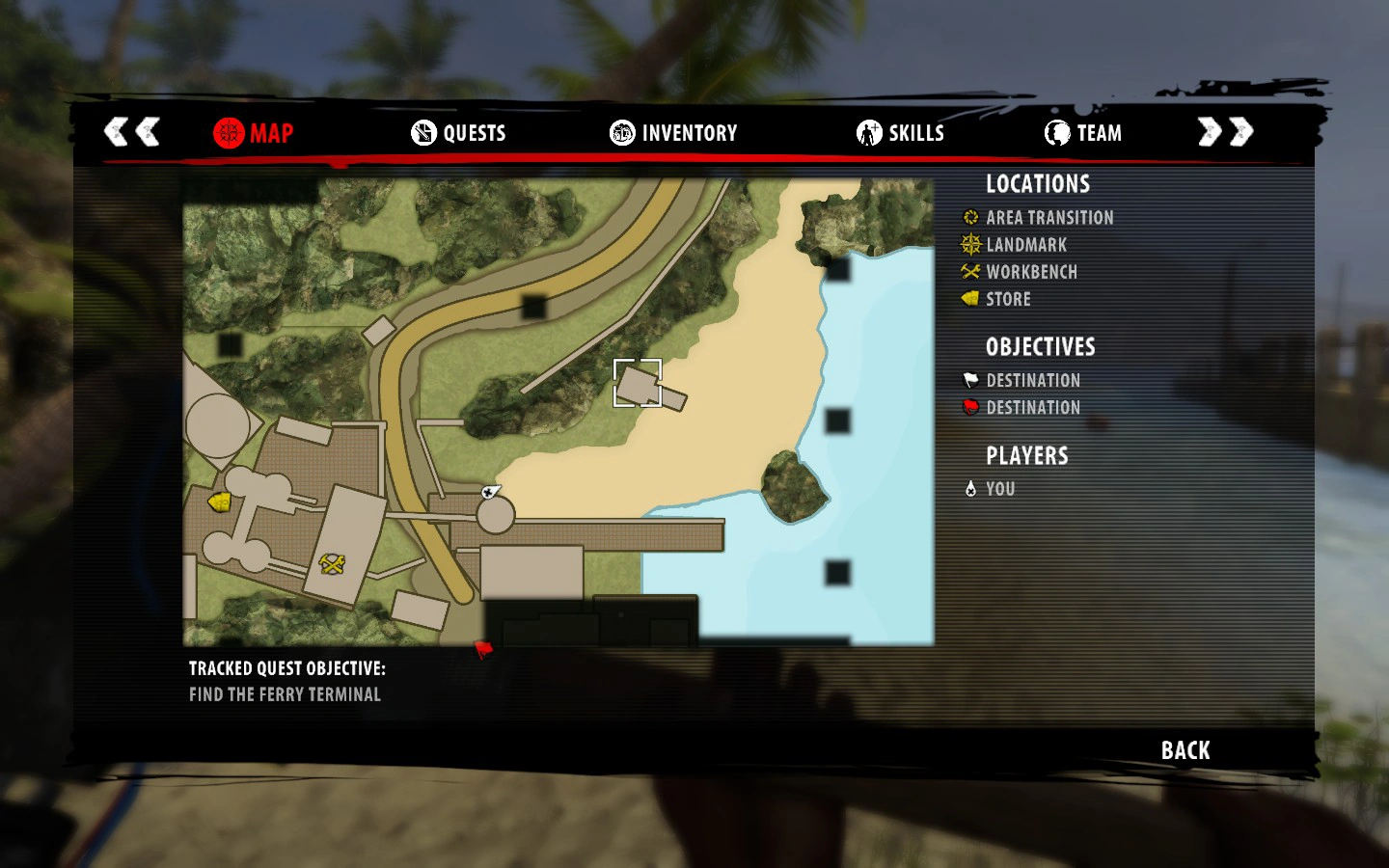Switch to the QUESTS tab

(461, 133)
